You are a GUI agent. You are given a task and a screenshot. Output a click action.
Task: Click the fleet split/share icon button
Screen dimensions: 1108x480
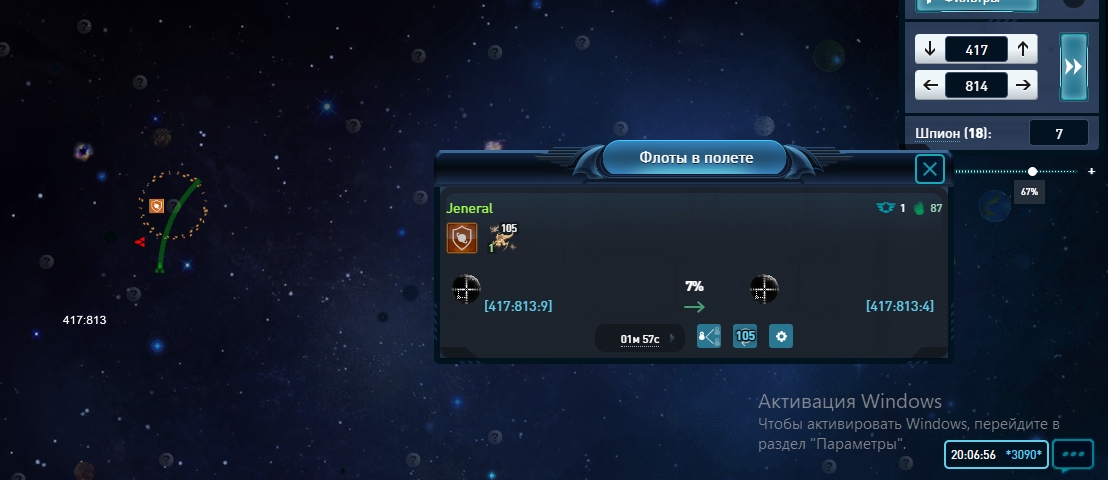[709, 336]
